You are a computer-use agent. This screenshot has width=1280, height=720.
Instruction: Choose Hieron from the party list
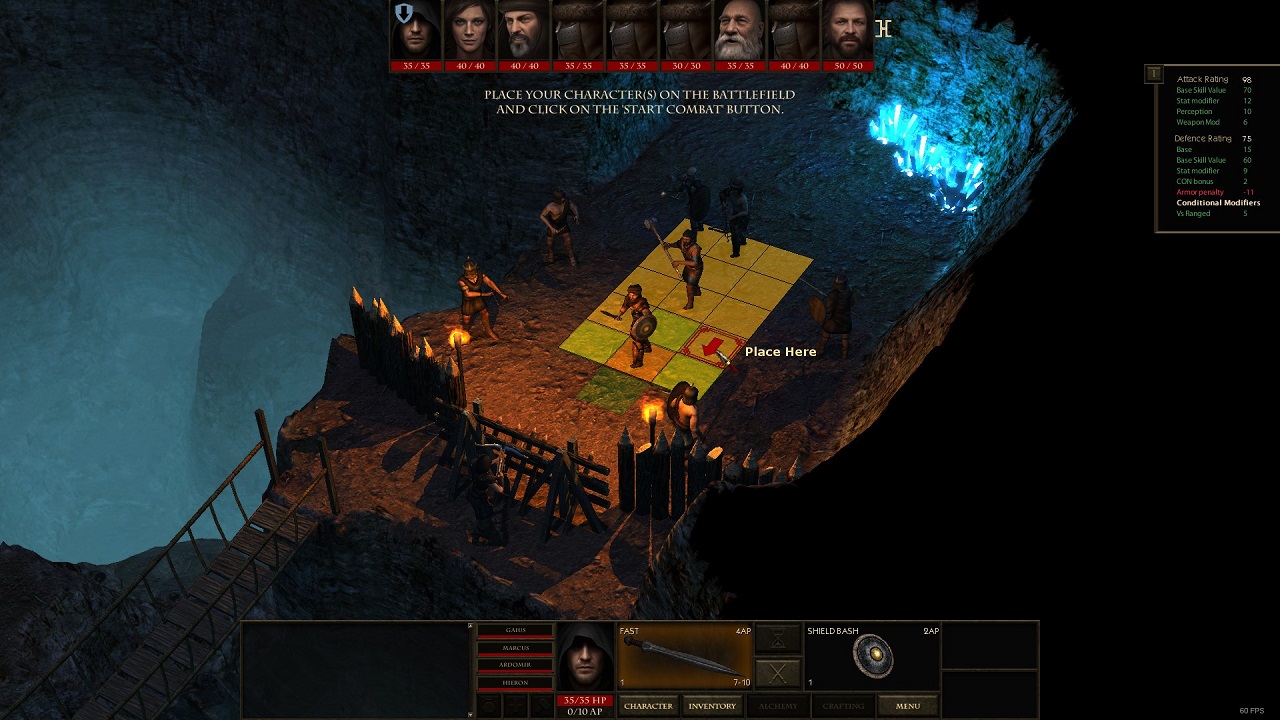(x=515, y=683)
